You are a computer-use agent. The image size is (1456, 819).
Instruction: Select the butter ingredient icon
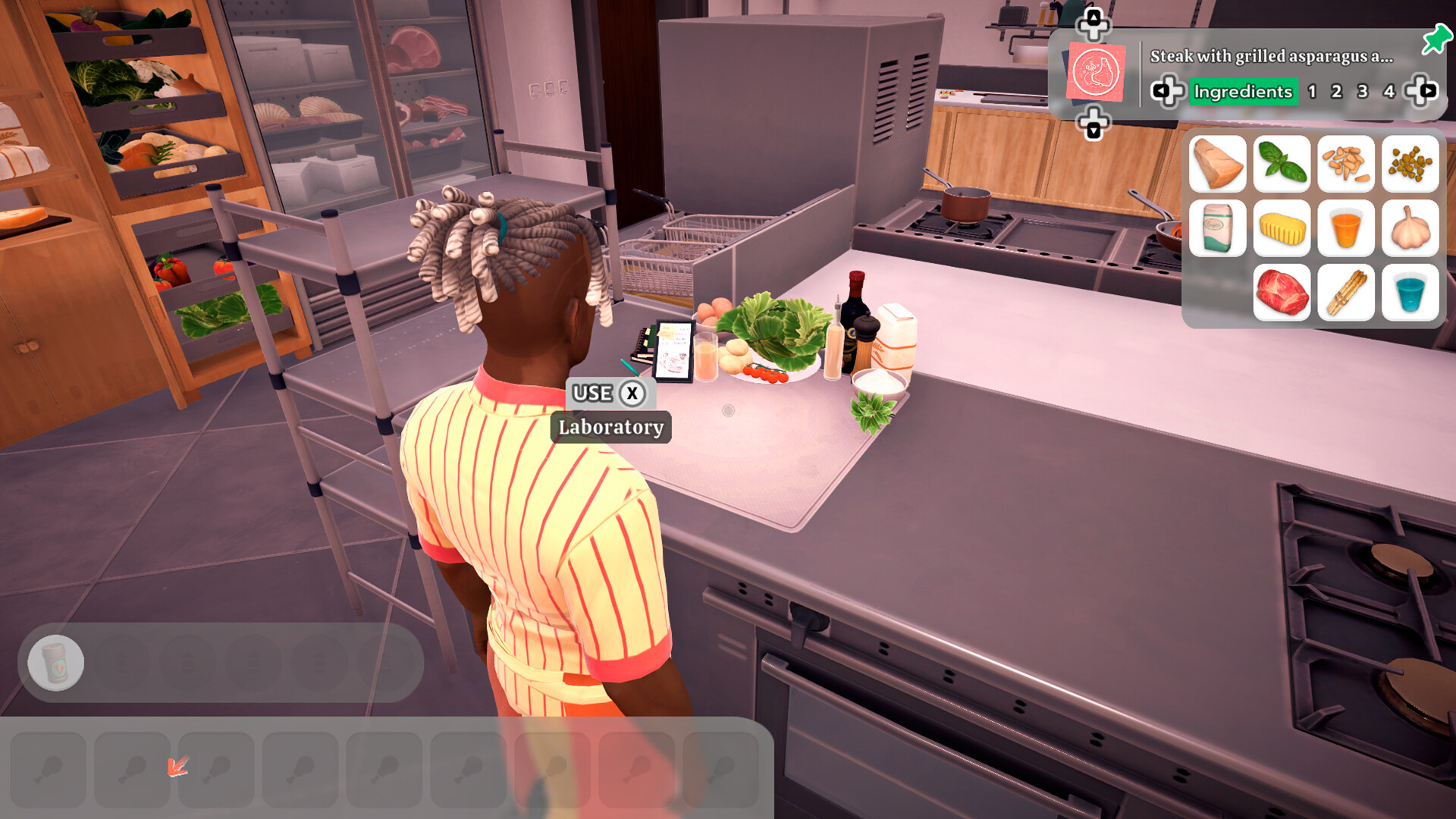click(1282, 228)
